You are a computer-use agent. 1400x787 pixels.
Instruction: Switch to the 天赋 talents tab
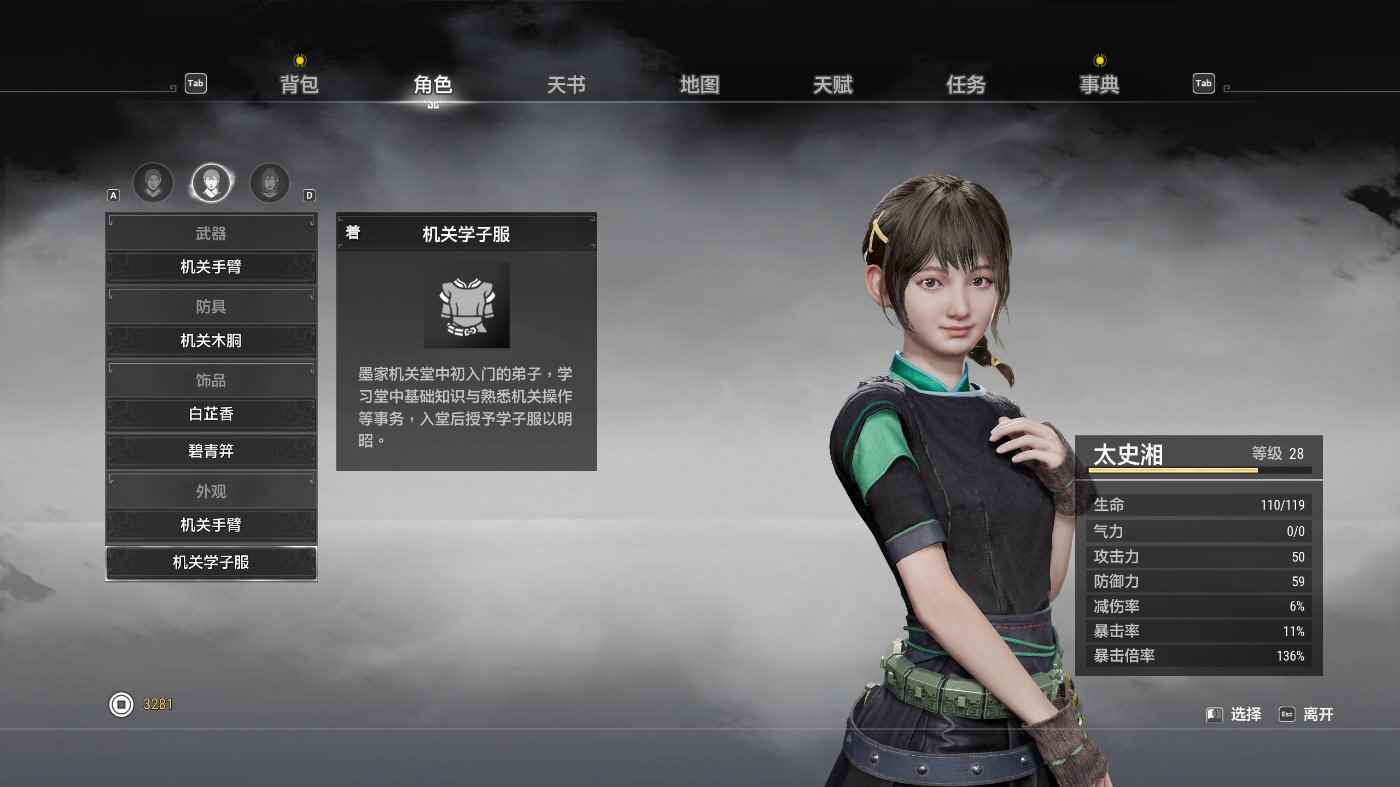[833, 85]
